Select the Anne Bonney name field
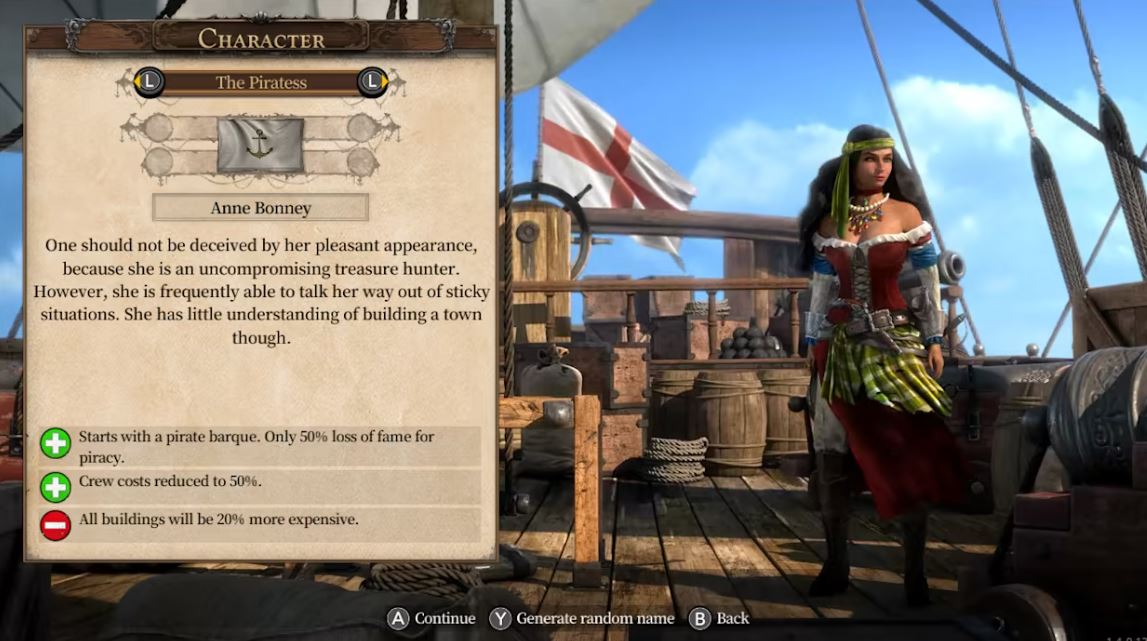 point(260,208)
